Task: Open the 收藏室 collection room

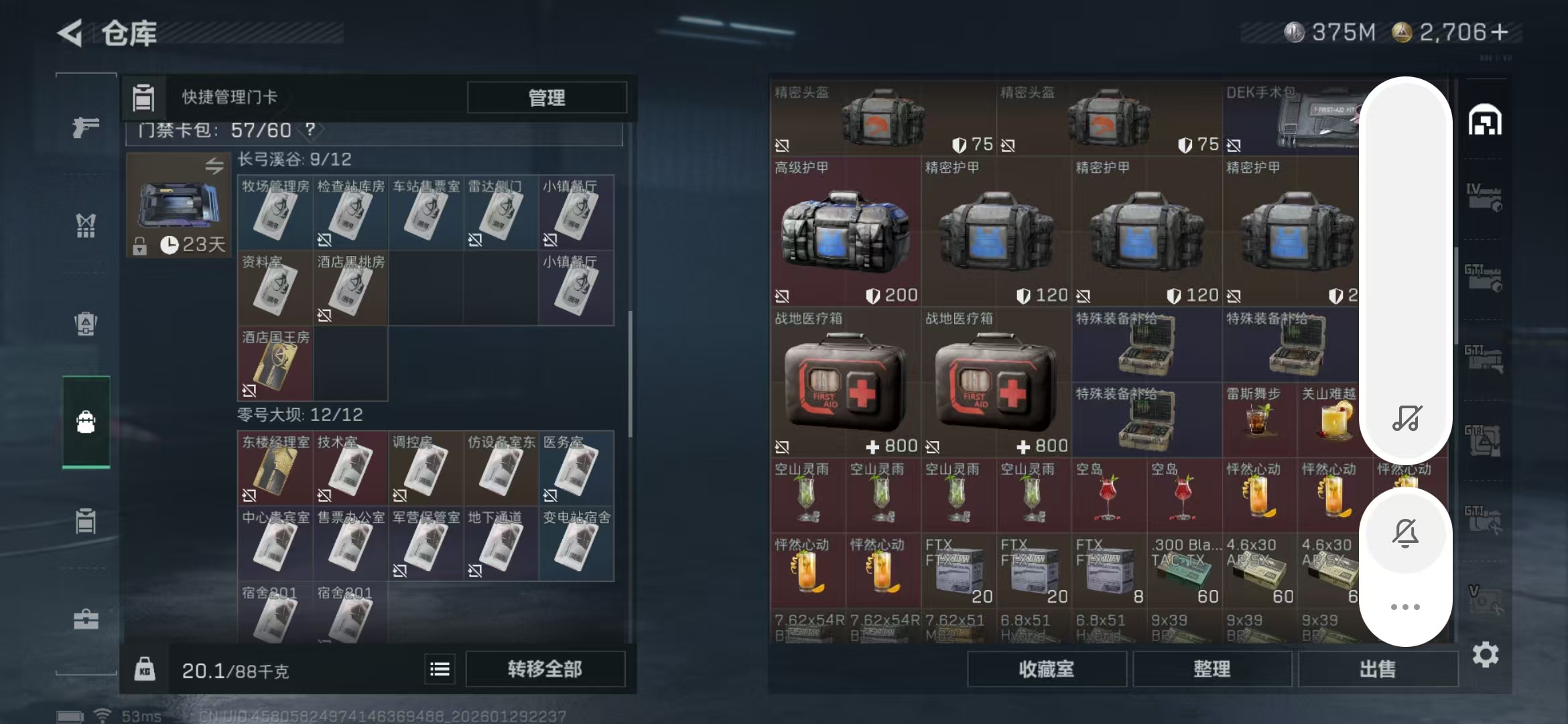Action: (1046, 669)
